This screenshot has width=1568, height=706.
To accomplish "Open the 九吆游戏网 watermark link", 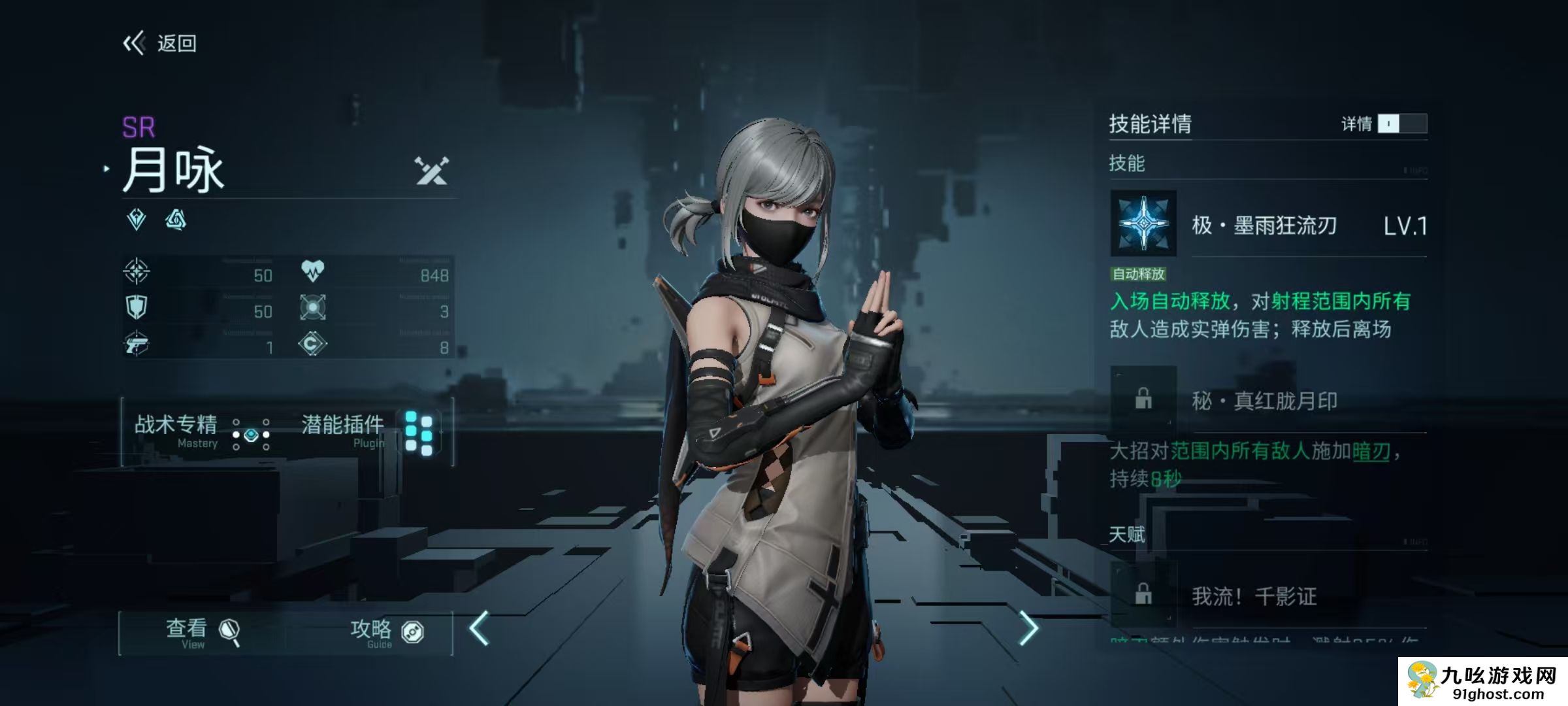I will [1483, 681].
